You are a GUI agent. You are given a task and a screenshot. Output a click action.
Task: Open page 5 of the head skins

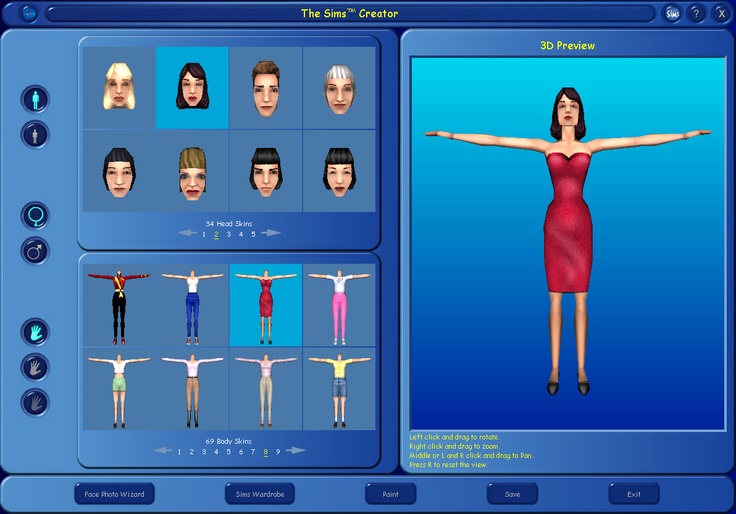click(253, 234)
